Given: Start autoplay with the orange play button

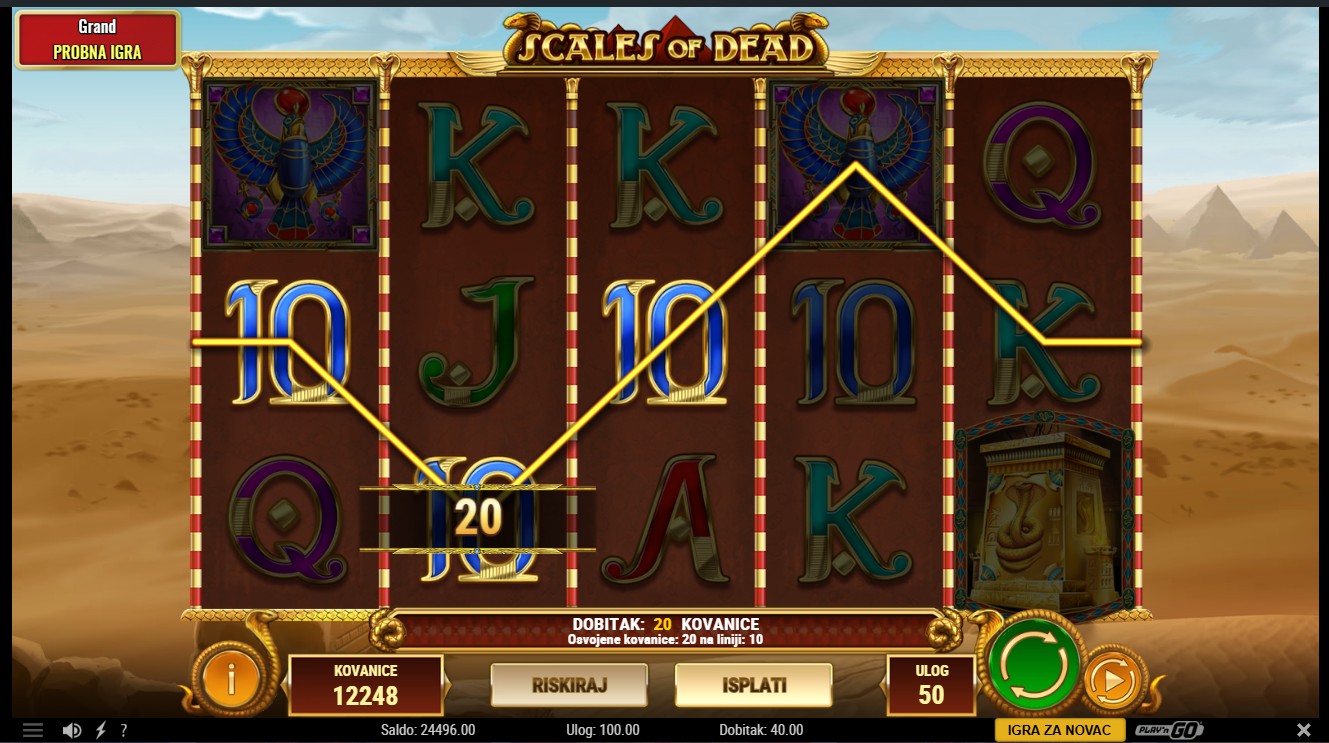Looking at the screenshot, I should point(1112,682).
